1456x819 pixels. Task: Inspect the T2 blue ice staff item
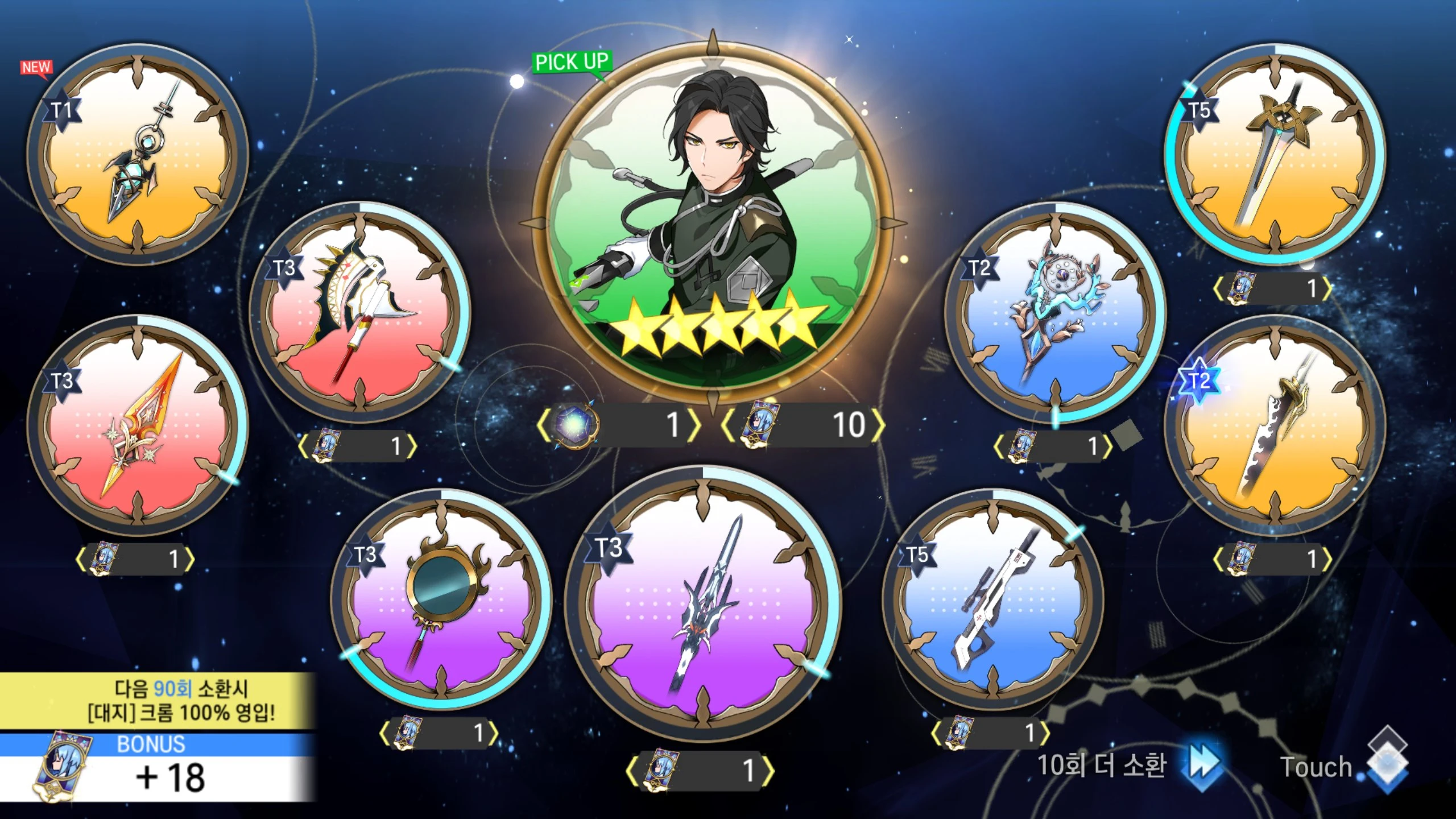1056,313
